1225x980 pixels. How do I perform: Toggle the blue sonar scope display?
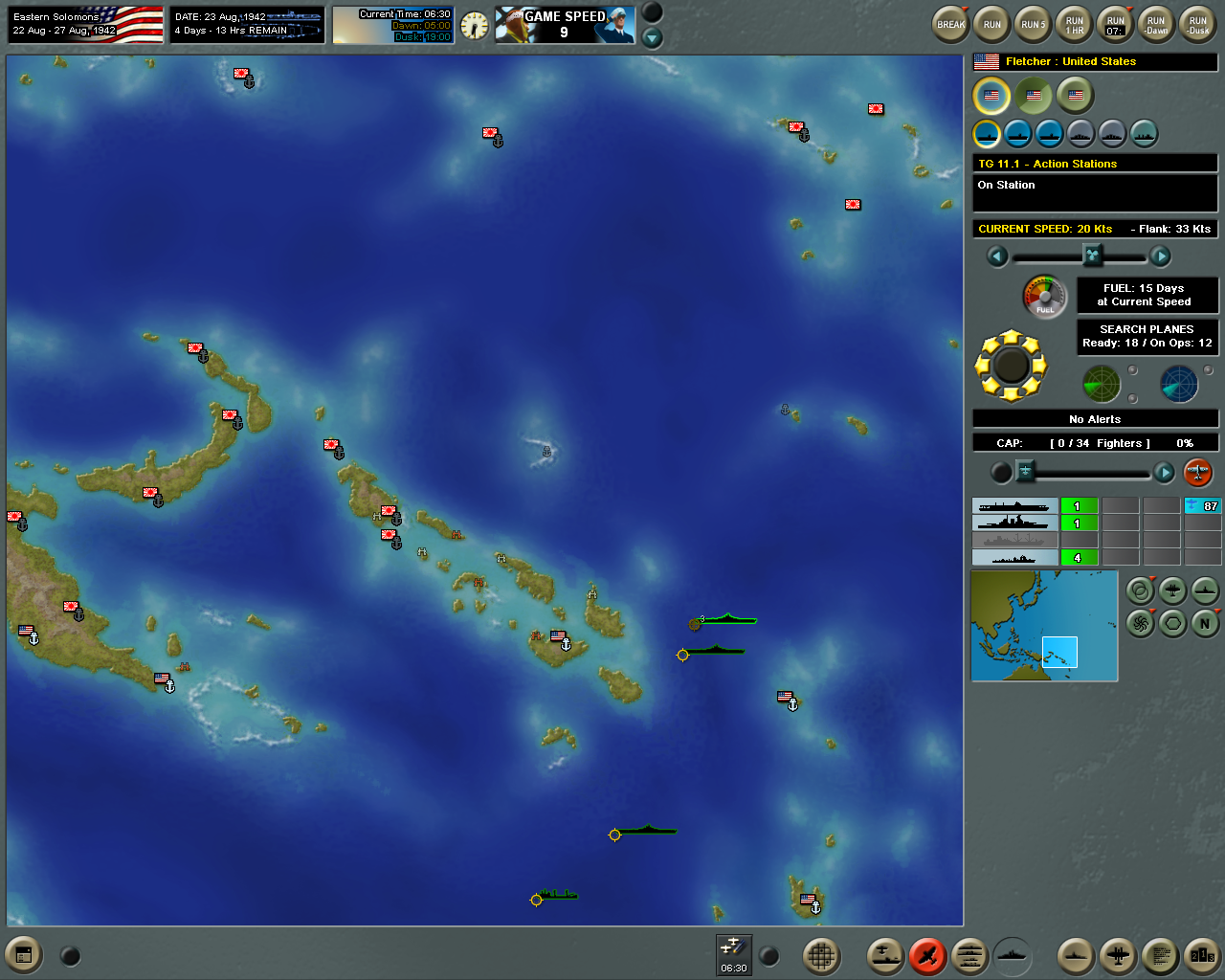tap(1180, 383)
